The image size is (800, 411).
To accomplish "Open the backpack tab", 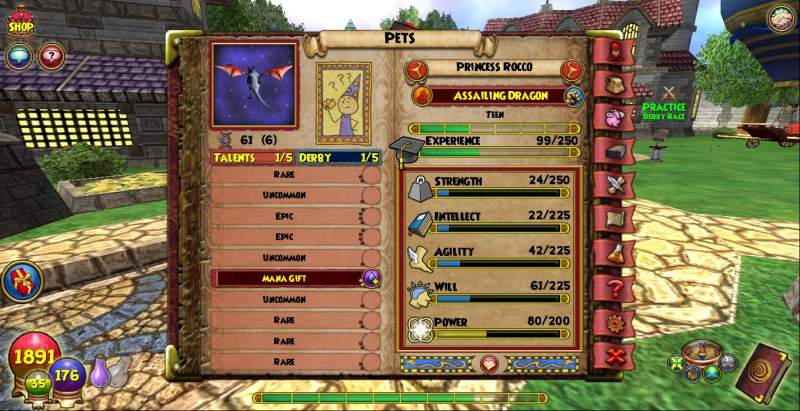I will 615,83.
